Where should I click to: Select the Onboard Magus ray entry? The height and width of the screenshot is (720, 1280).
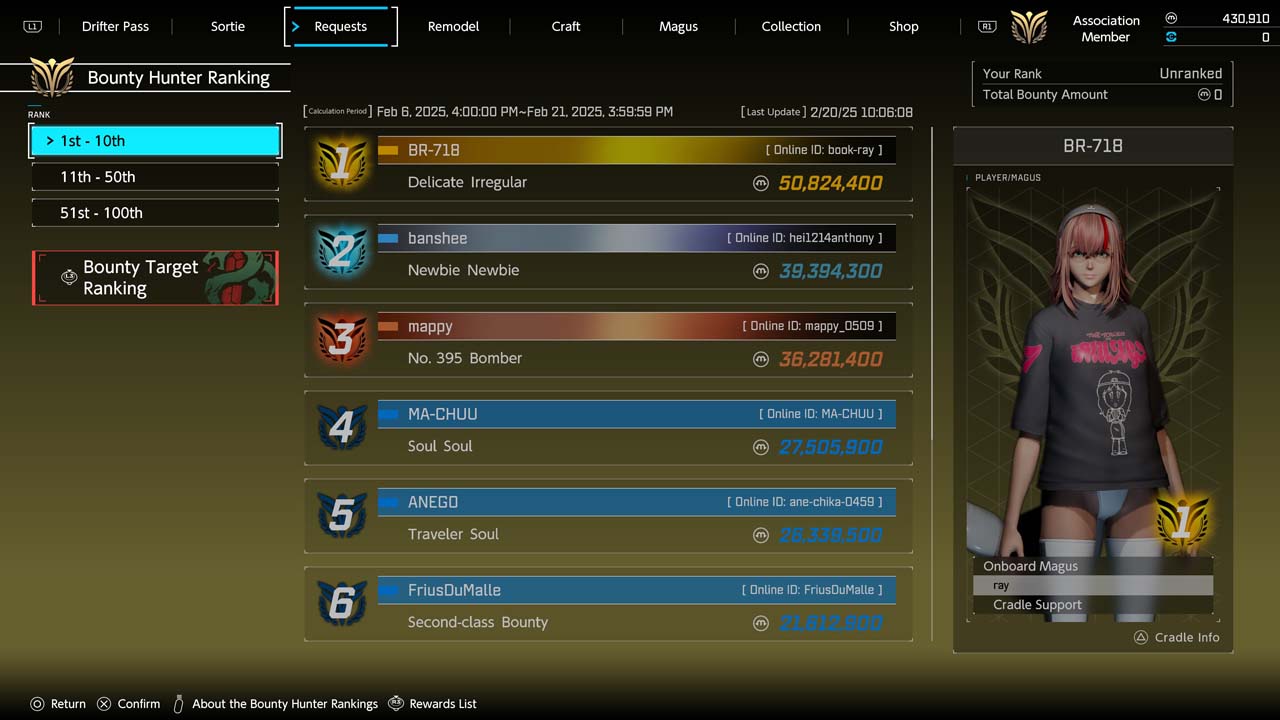pos(1092,585)
